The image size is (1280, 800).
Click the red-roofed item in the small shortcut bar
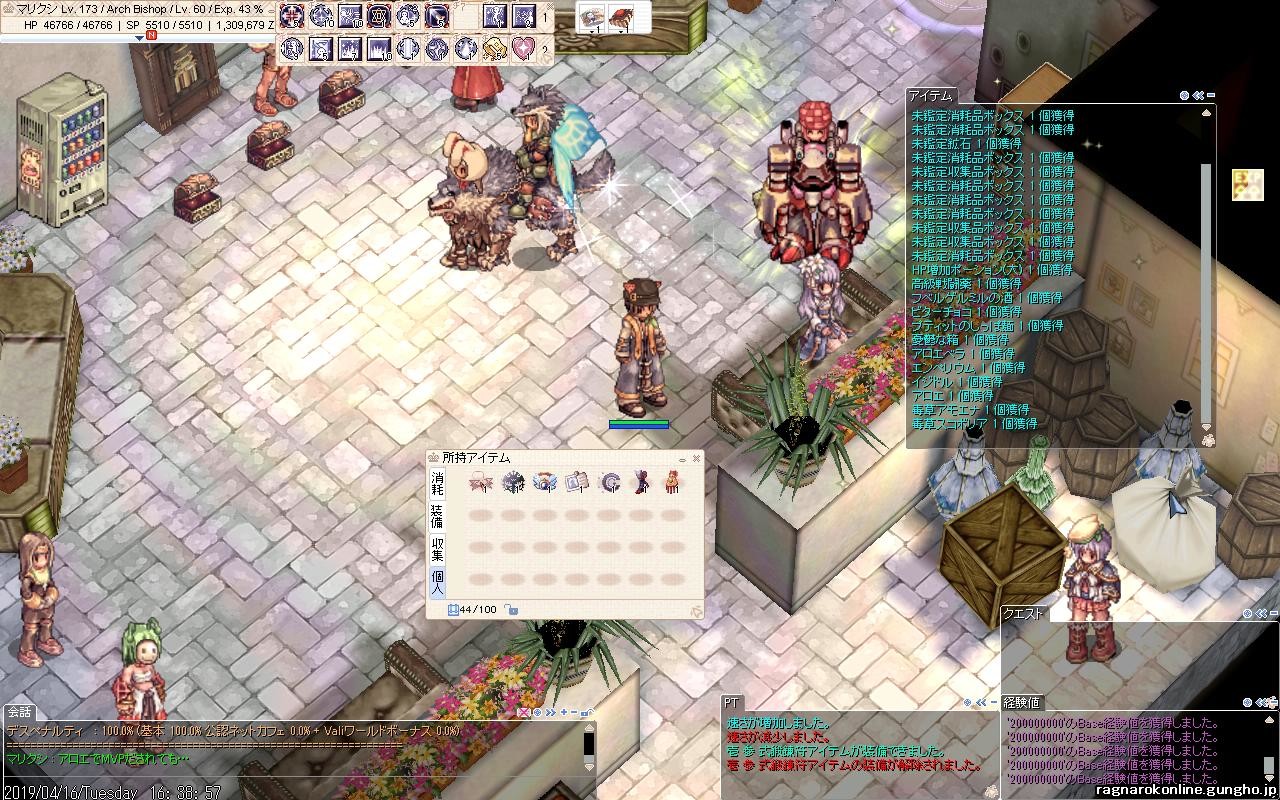[x=621, y=17]
